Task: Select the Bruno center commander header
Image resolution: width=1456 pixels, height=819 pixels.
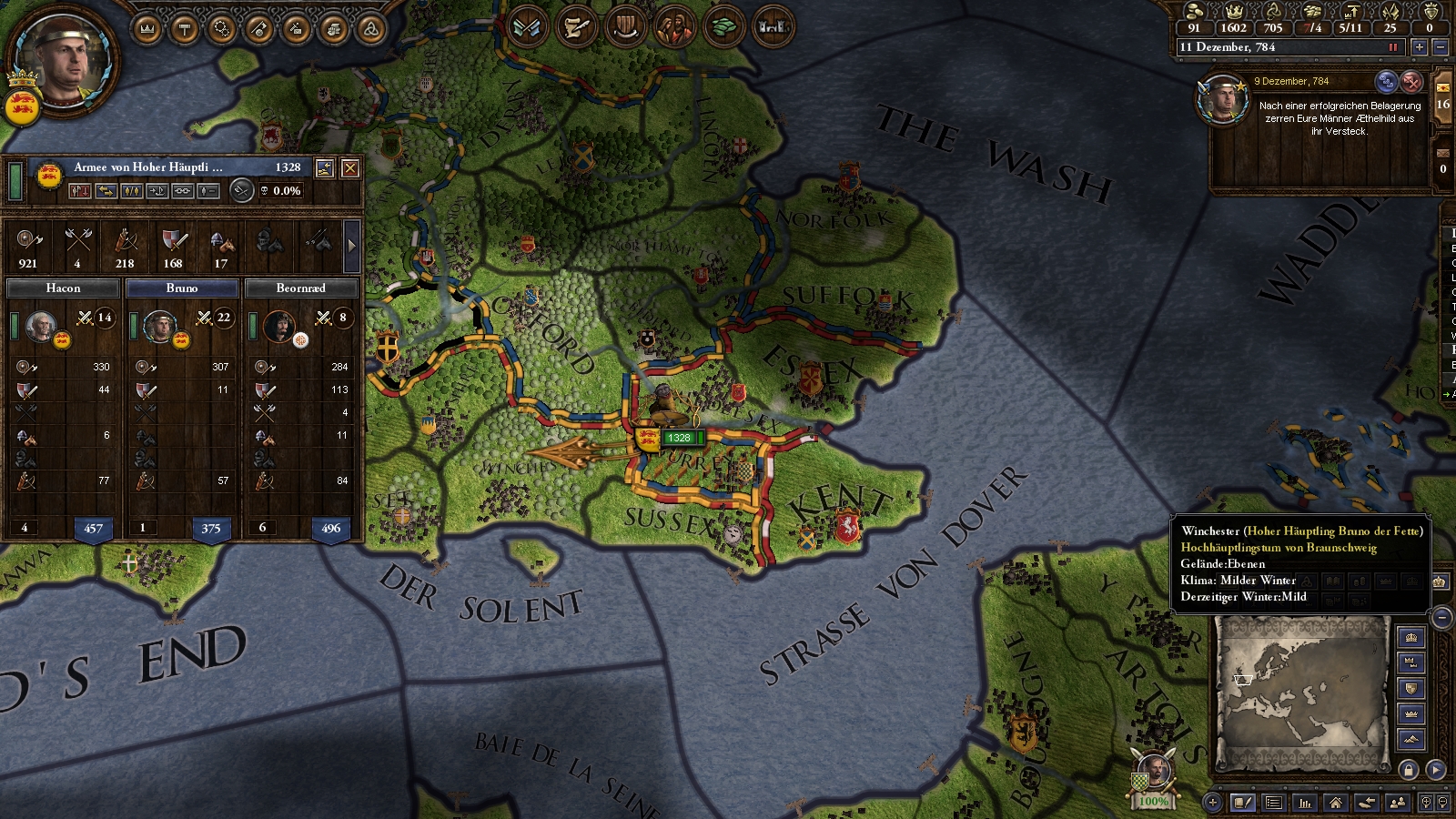Action: (182, 288)
